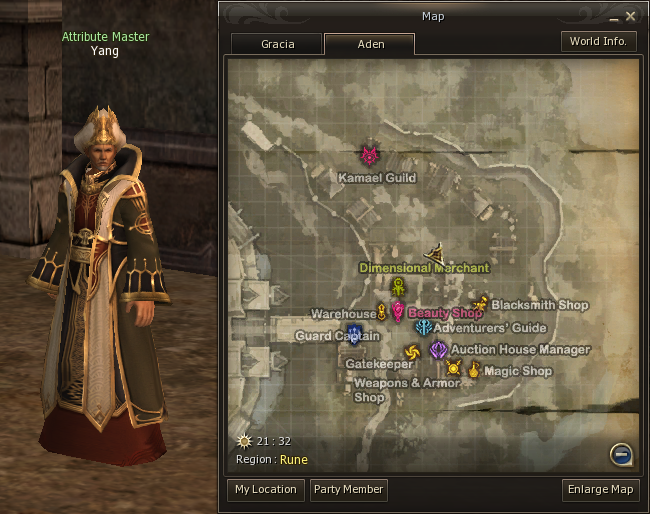The image size is (650, 514).
Task: Click the Adventurers' Guide marker icon
Action: point(423,327)
